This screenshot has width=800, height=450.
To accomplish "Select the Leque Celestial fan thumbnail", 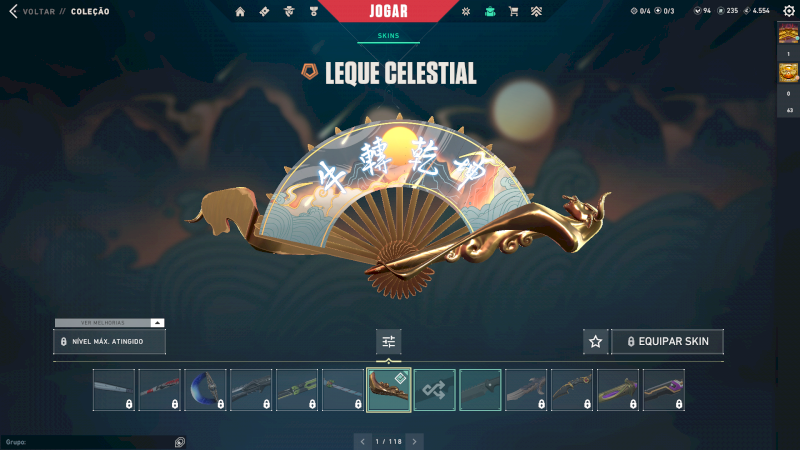I will click(389, 390).
